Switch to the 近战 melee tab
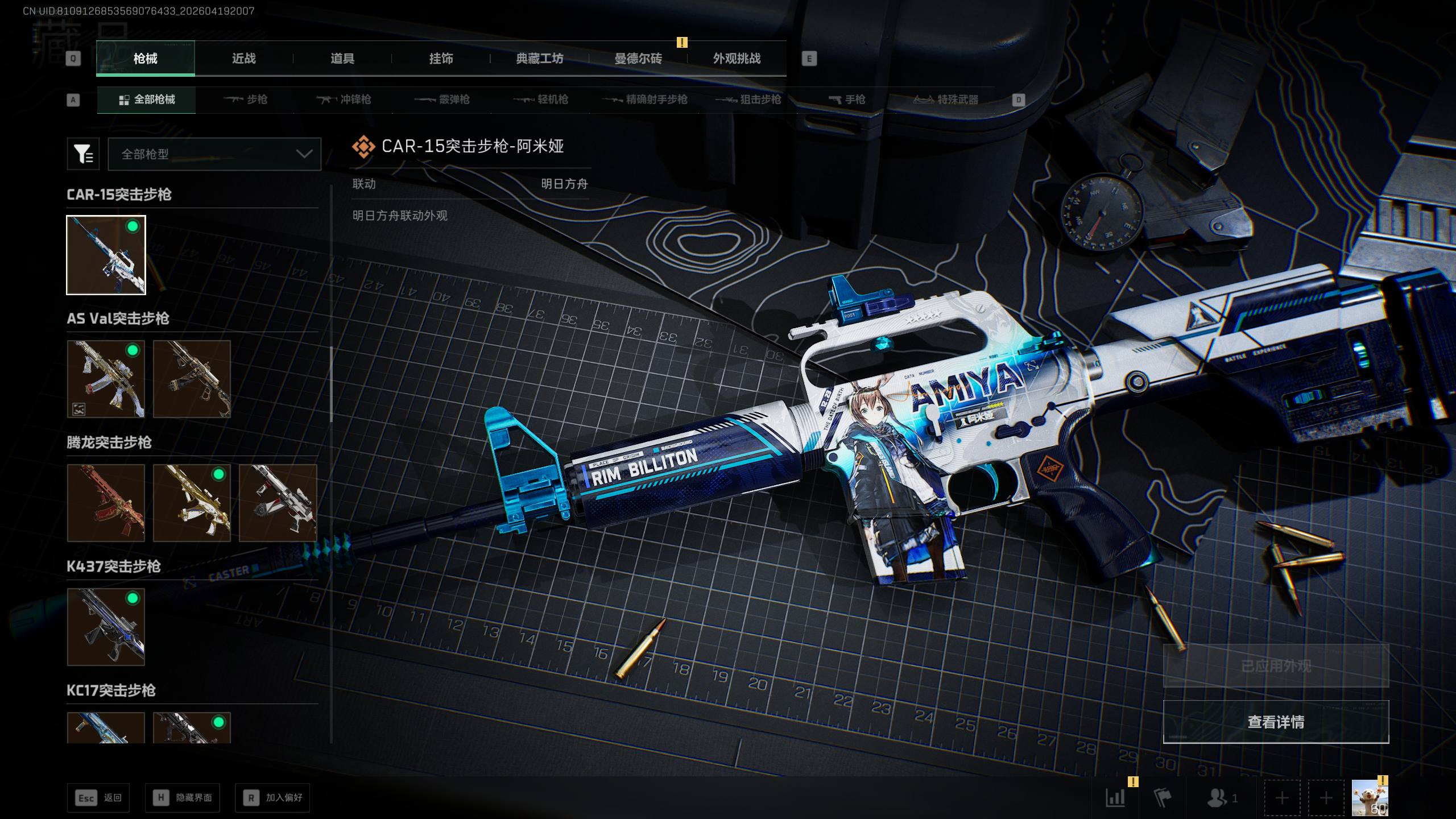 pyautogui.click(x=244, y=59)
